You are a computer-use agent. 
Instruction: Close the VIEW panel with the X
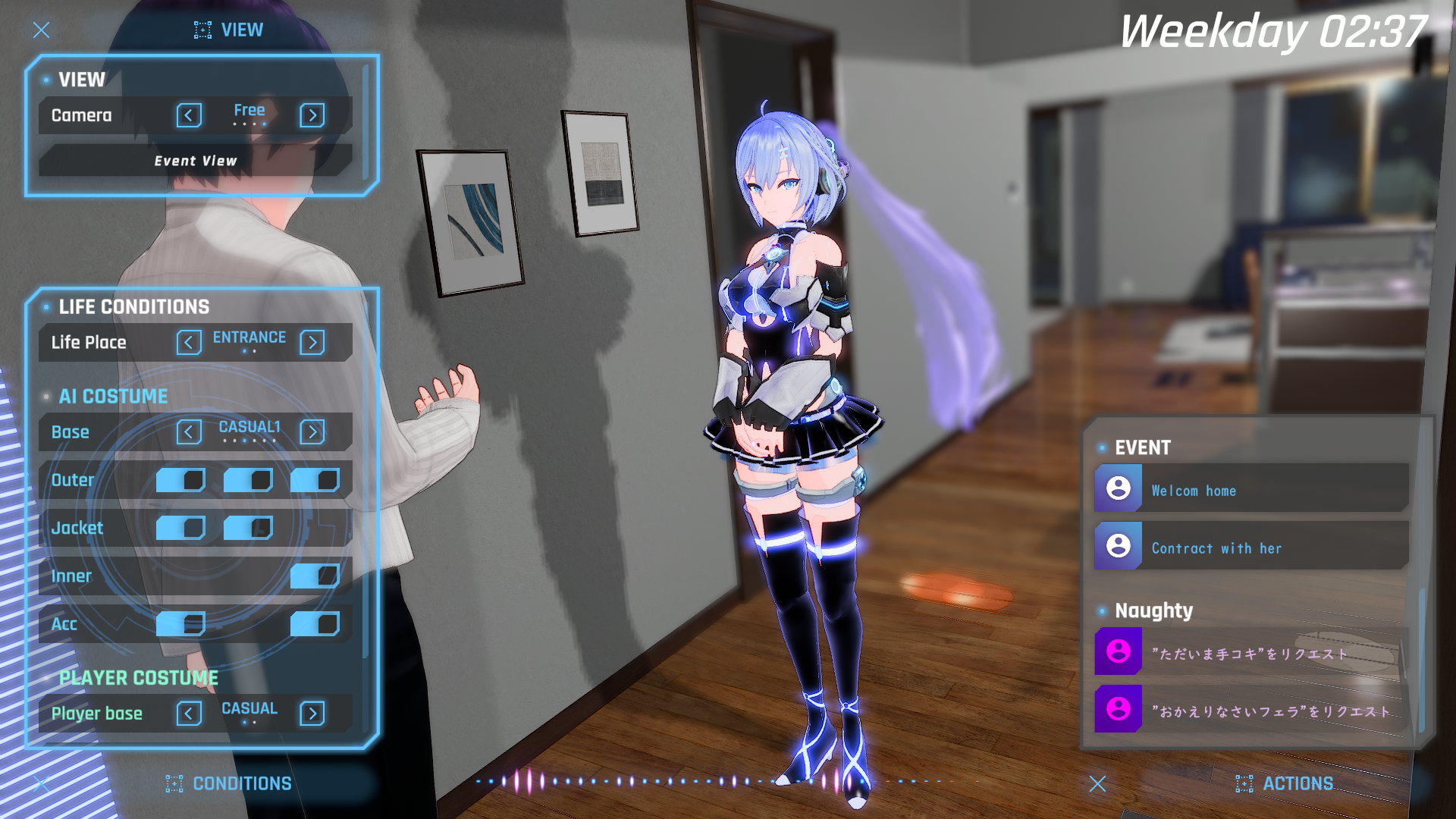pyautogui.click(x=41, y=30)
